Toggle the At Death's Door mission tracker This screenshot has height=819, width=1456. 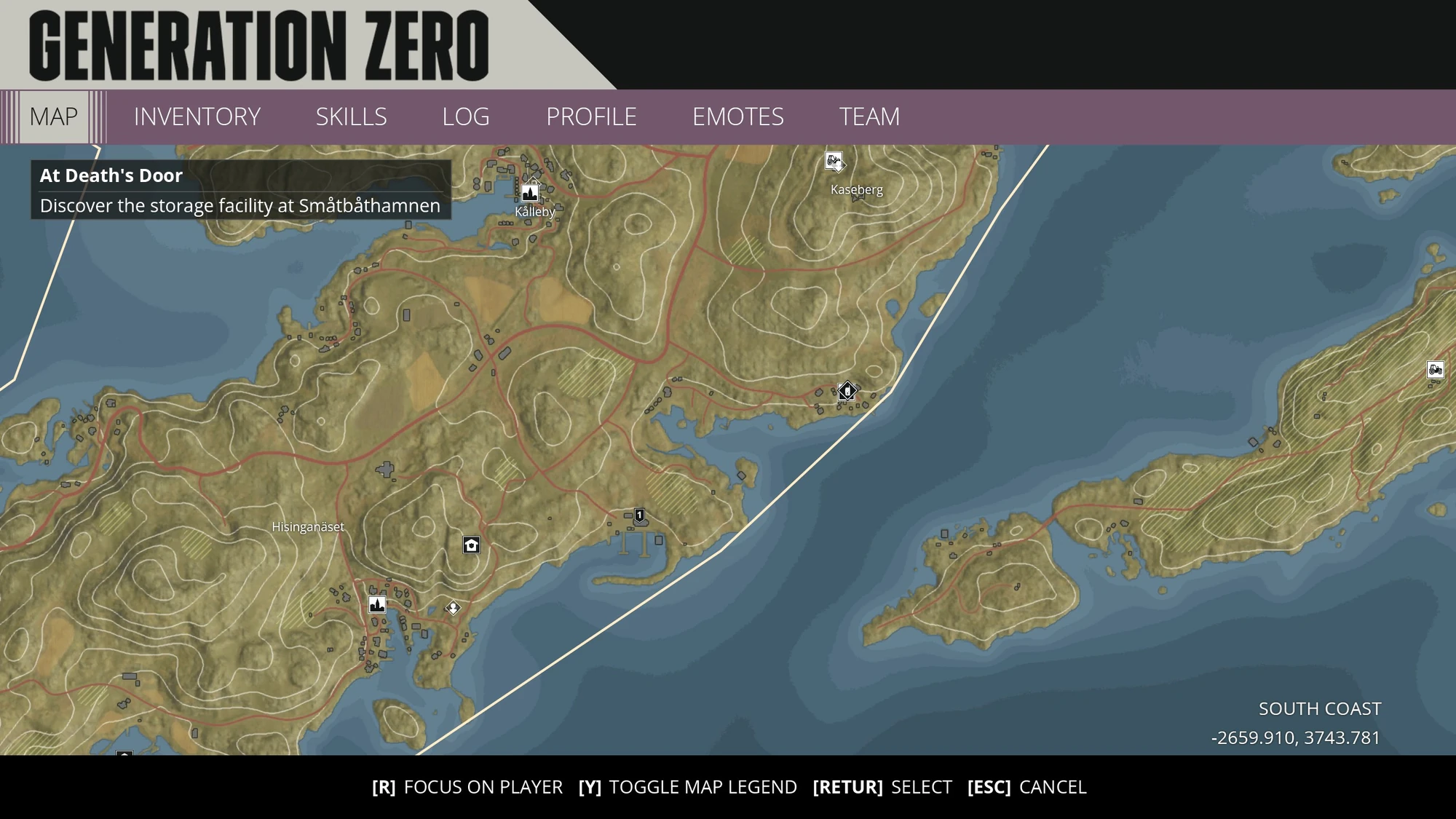tap(111, 175)
